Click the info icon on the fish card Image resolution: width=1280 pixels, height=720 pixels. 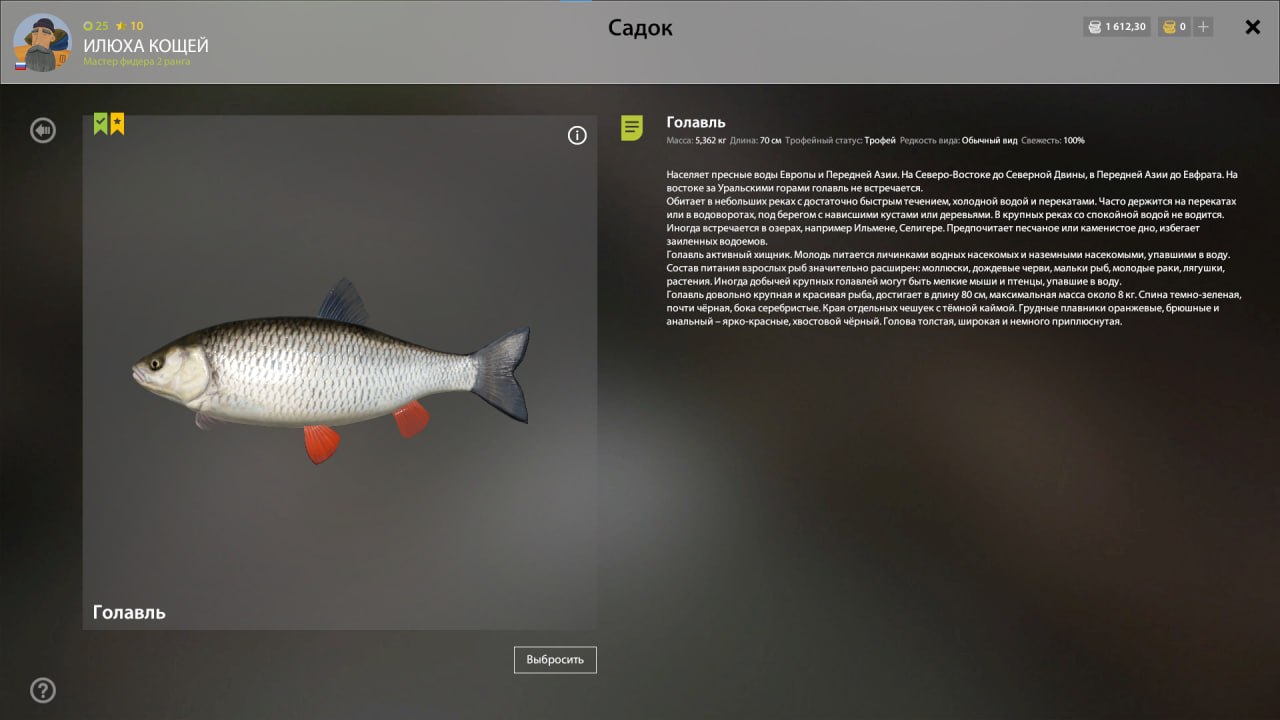(577, 135)
